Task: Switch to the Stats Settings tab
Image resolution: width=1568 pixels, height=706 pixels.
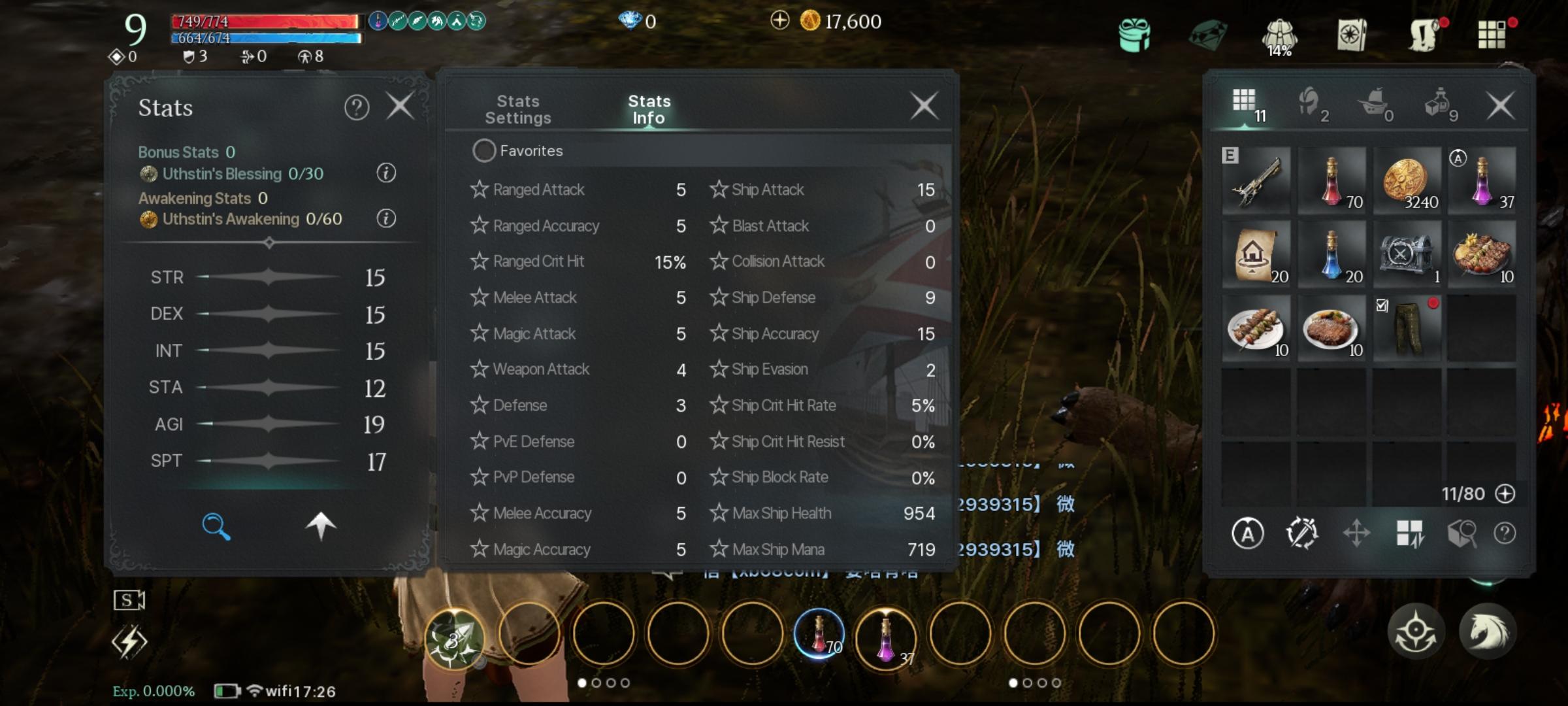Action: 518,110
